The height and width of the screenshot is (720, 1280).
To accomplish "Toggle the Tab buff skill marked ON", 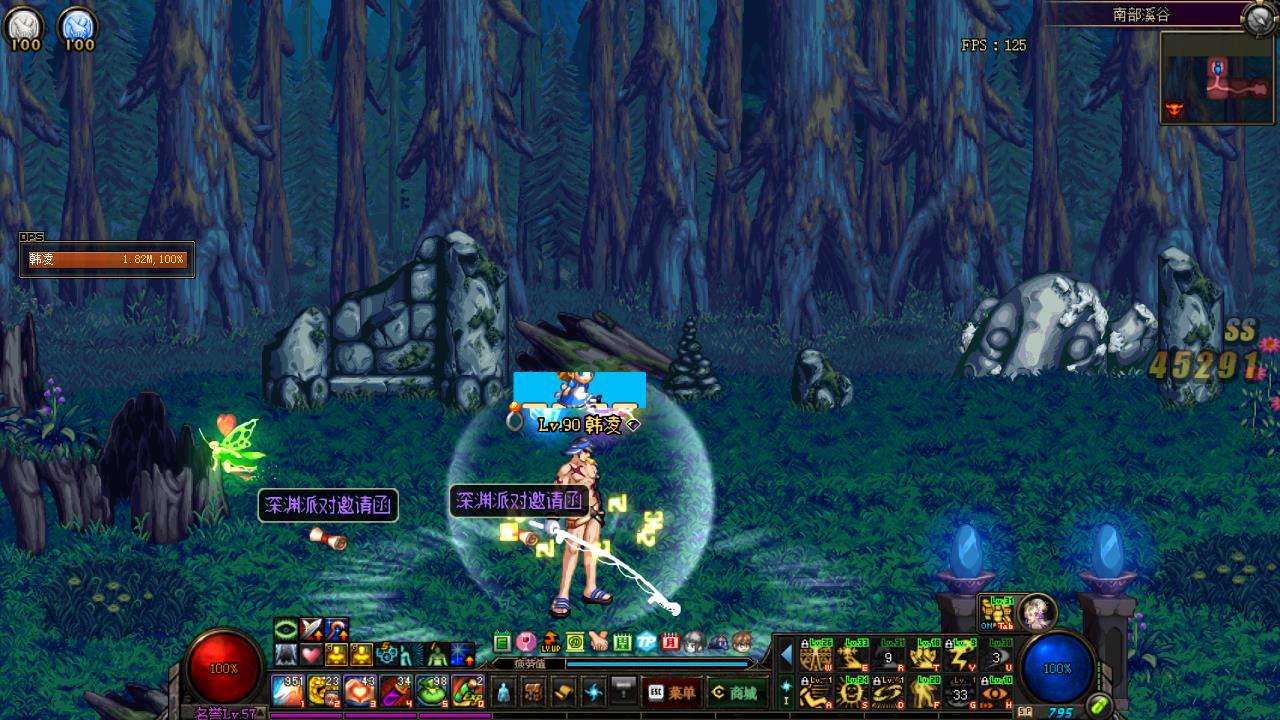I will tap(997, 612).
